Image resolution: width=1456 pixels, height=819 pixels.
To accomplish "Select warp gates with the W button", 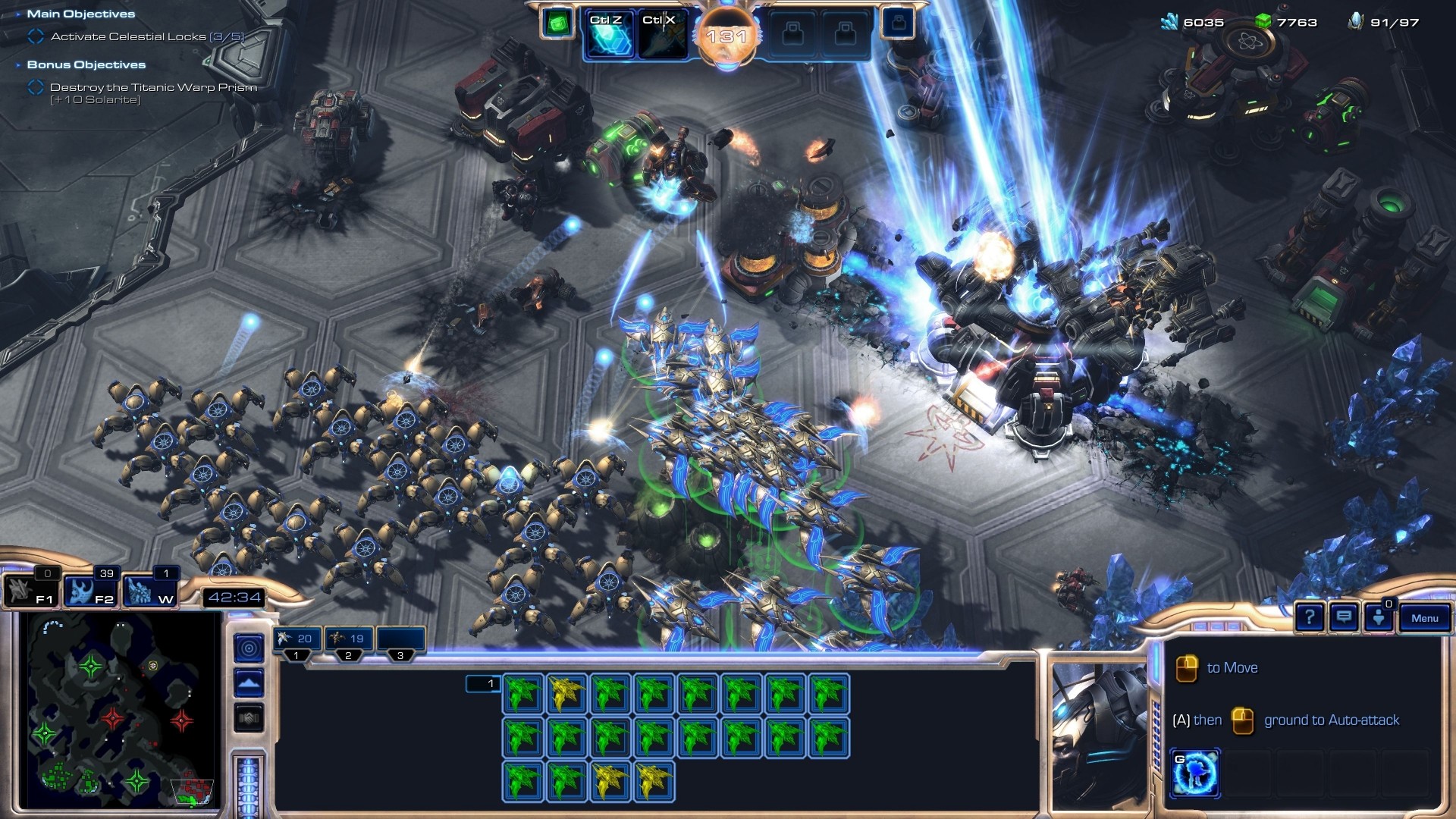I will 150,591.
